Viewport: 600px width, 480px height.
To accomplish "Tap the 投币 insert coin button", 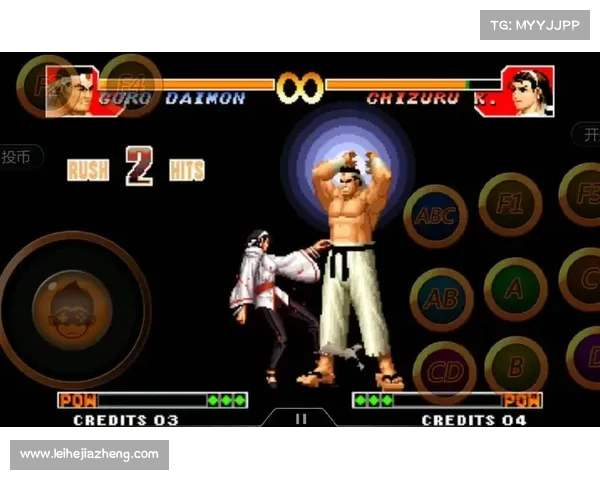I will tap(20, 157).
